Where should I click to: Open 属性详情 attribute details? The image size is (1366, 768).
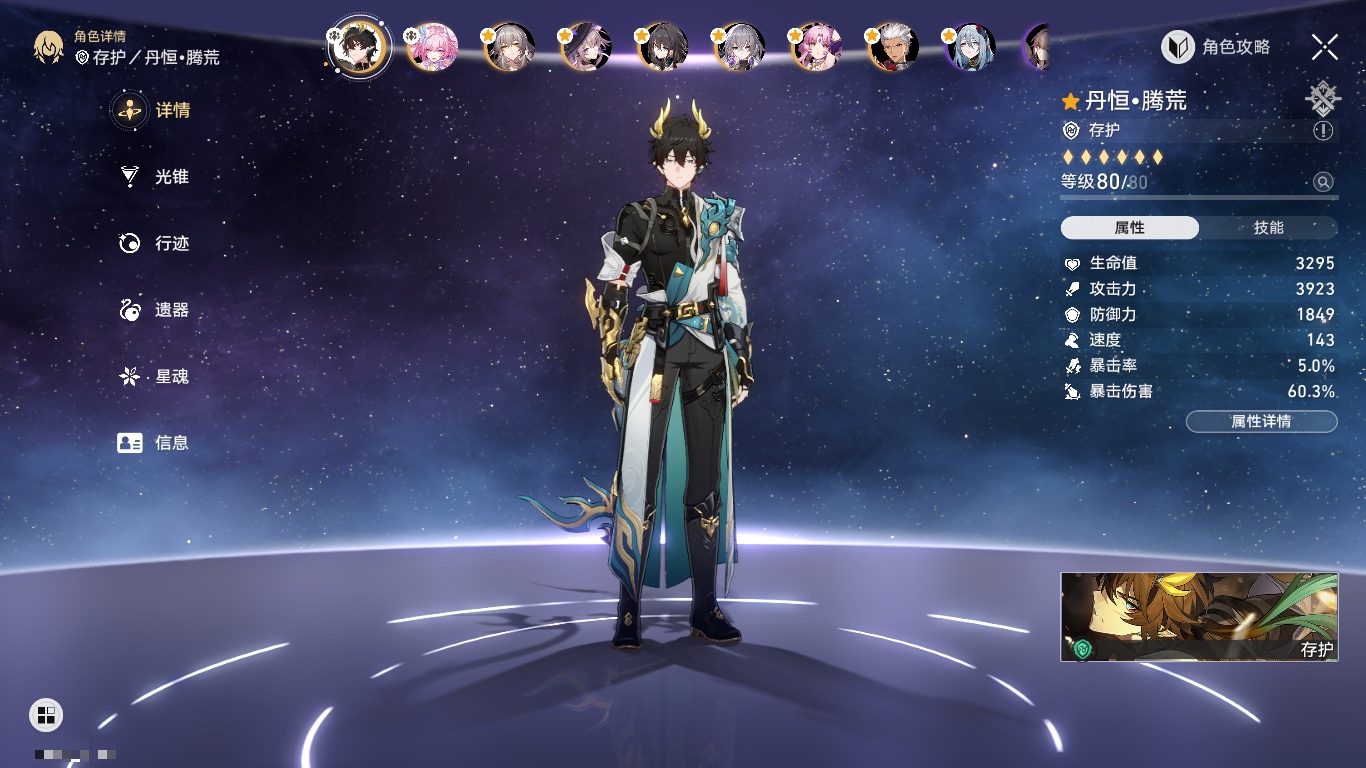click(1261, 422)
